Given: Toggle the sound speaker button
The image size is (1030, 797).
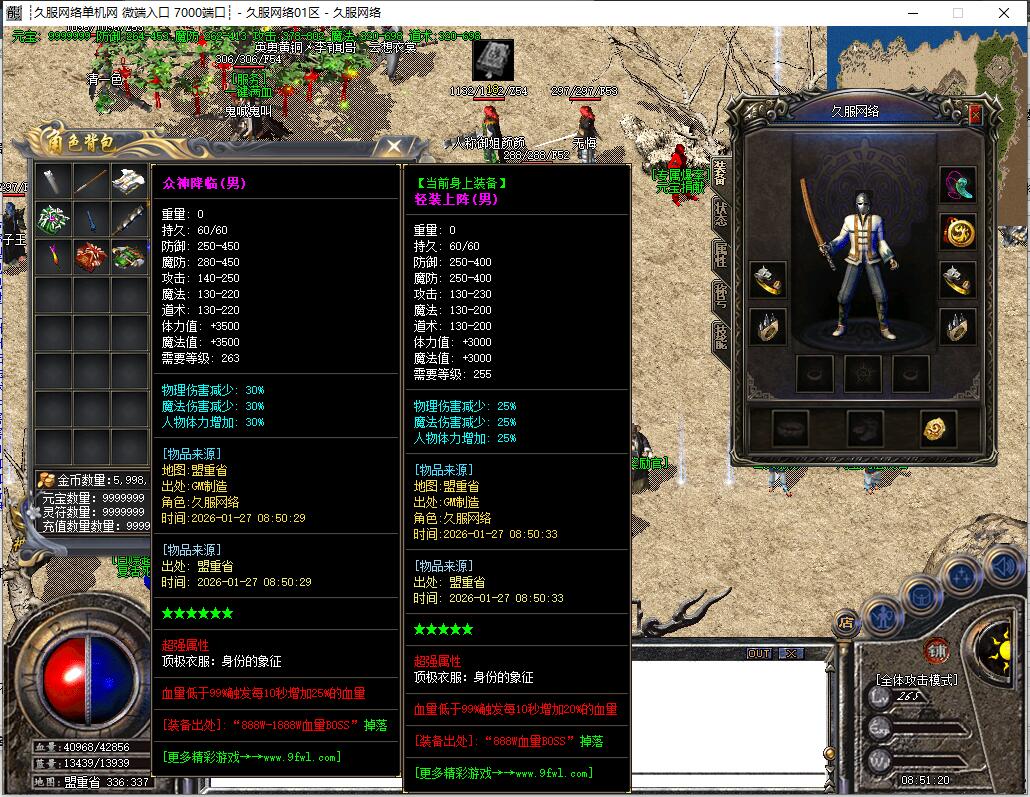Looking at the screenshot, I should pos(1004,567).
